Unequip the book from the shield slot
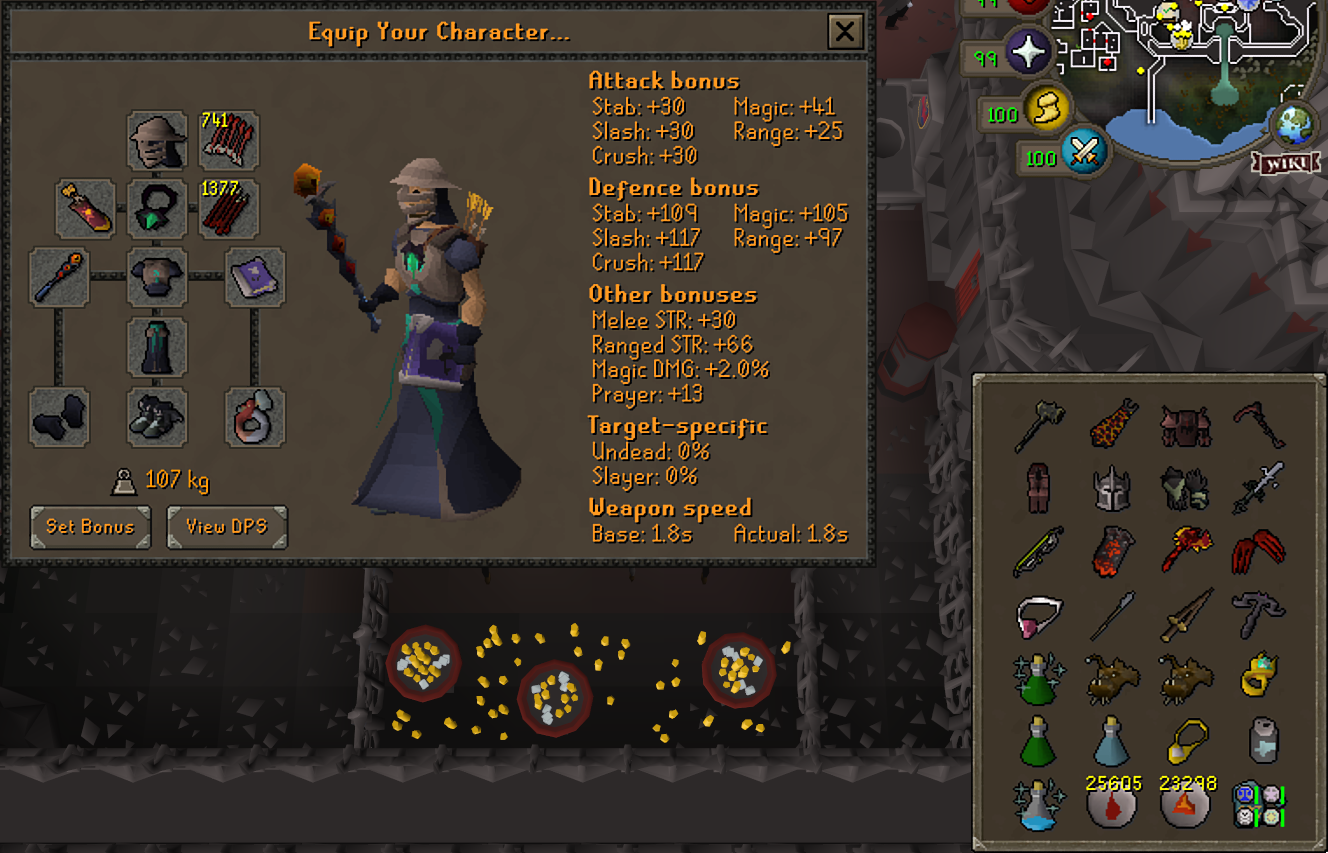1328x853 pixels. 255,277
